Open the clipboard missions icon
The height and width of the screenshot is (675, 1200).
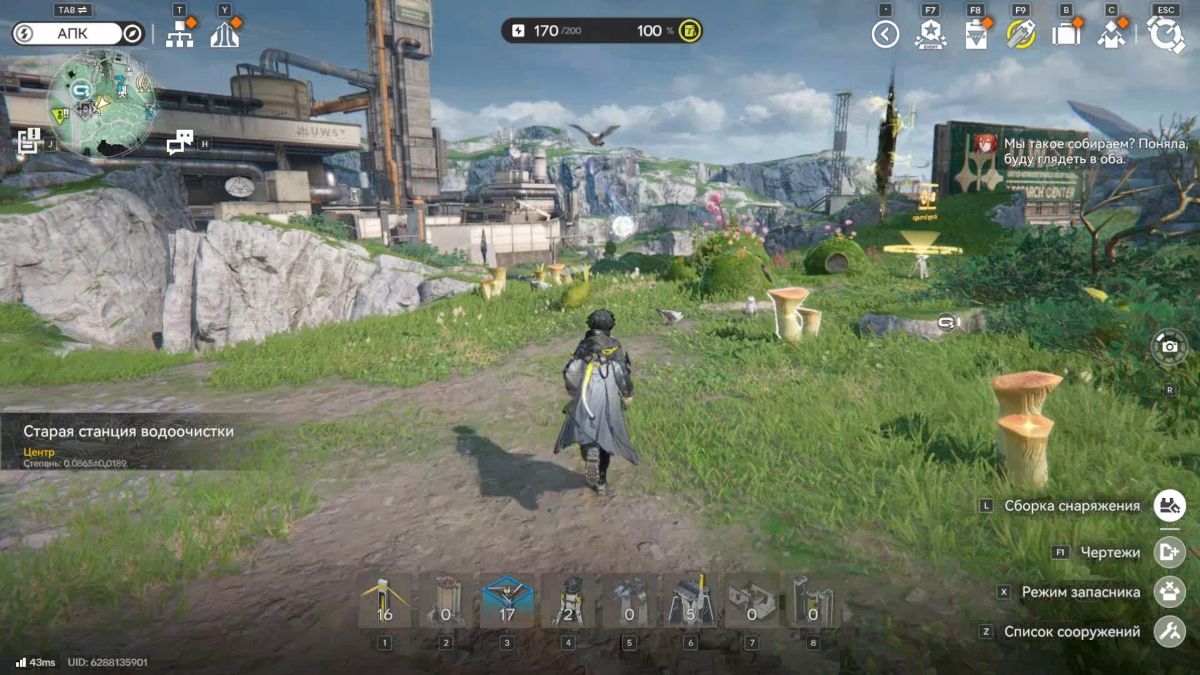[x=976, y=34]
